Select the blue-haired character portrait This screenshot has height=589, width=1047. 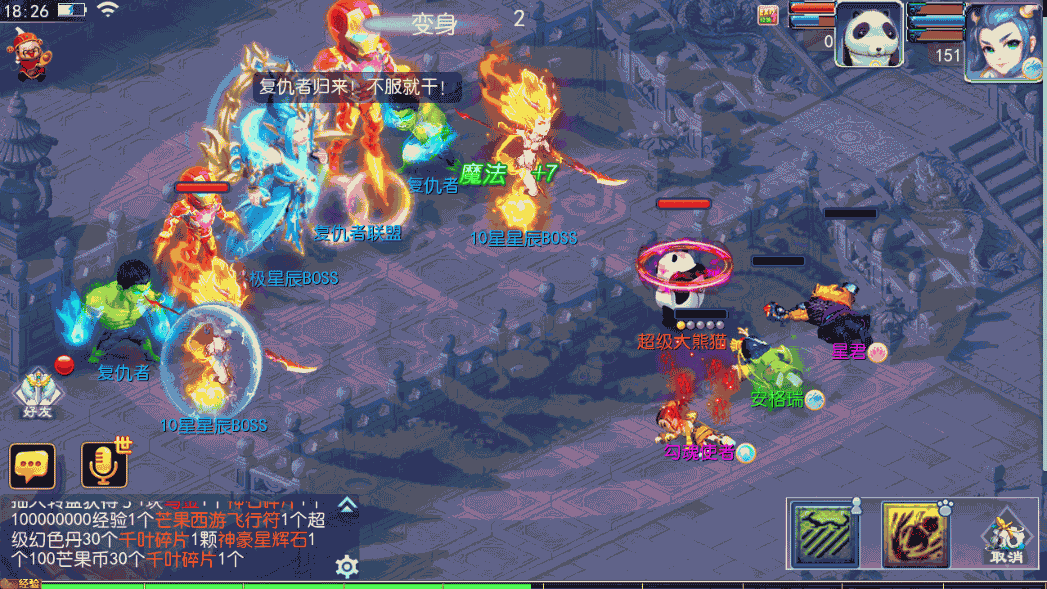tap(1003, 41)
